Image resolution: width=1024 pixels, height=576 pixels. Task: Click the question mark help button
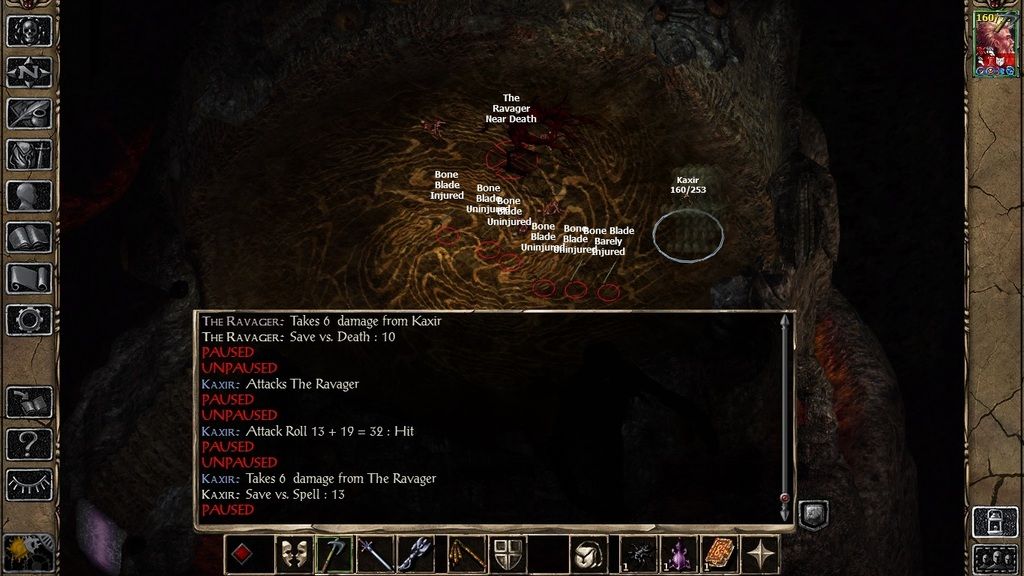(29, 443)
